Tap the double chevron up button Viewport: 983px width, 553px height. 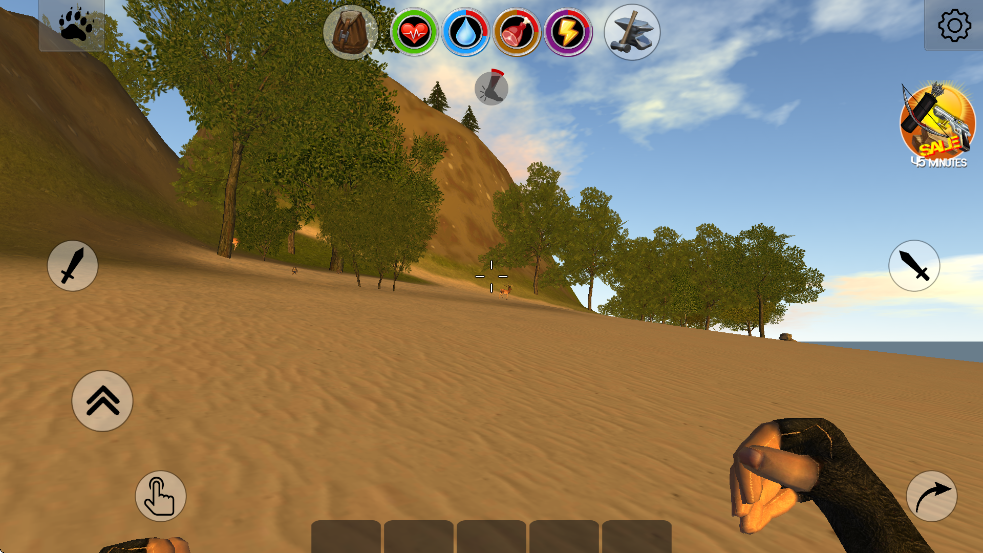tap(102, 401)
